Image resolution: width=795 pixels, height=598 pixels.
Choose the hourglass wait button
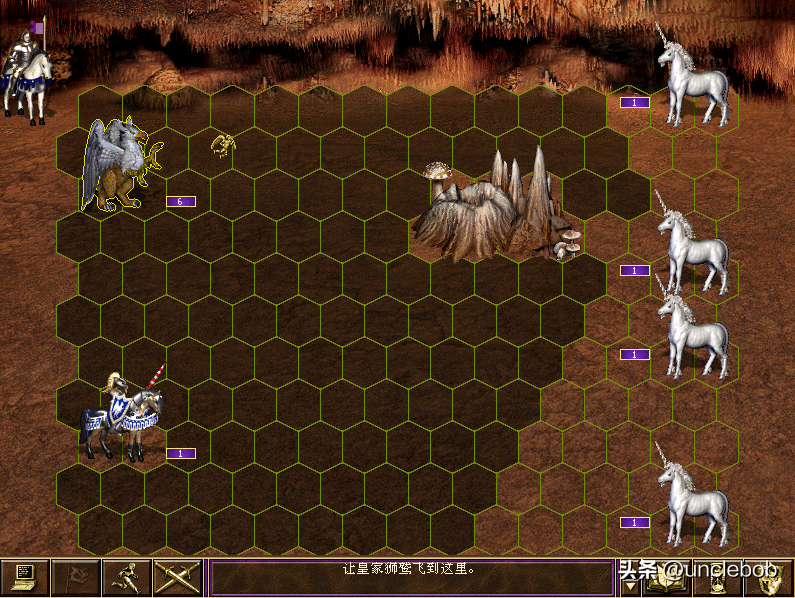click(x=715, y=579)
